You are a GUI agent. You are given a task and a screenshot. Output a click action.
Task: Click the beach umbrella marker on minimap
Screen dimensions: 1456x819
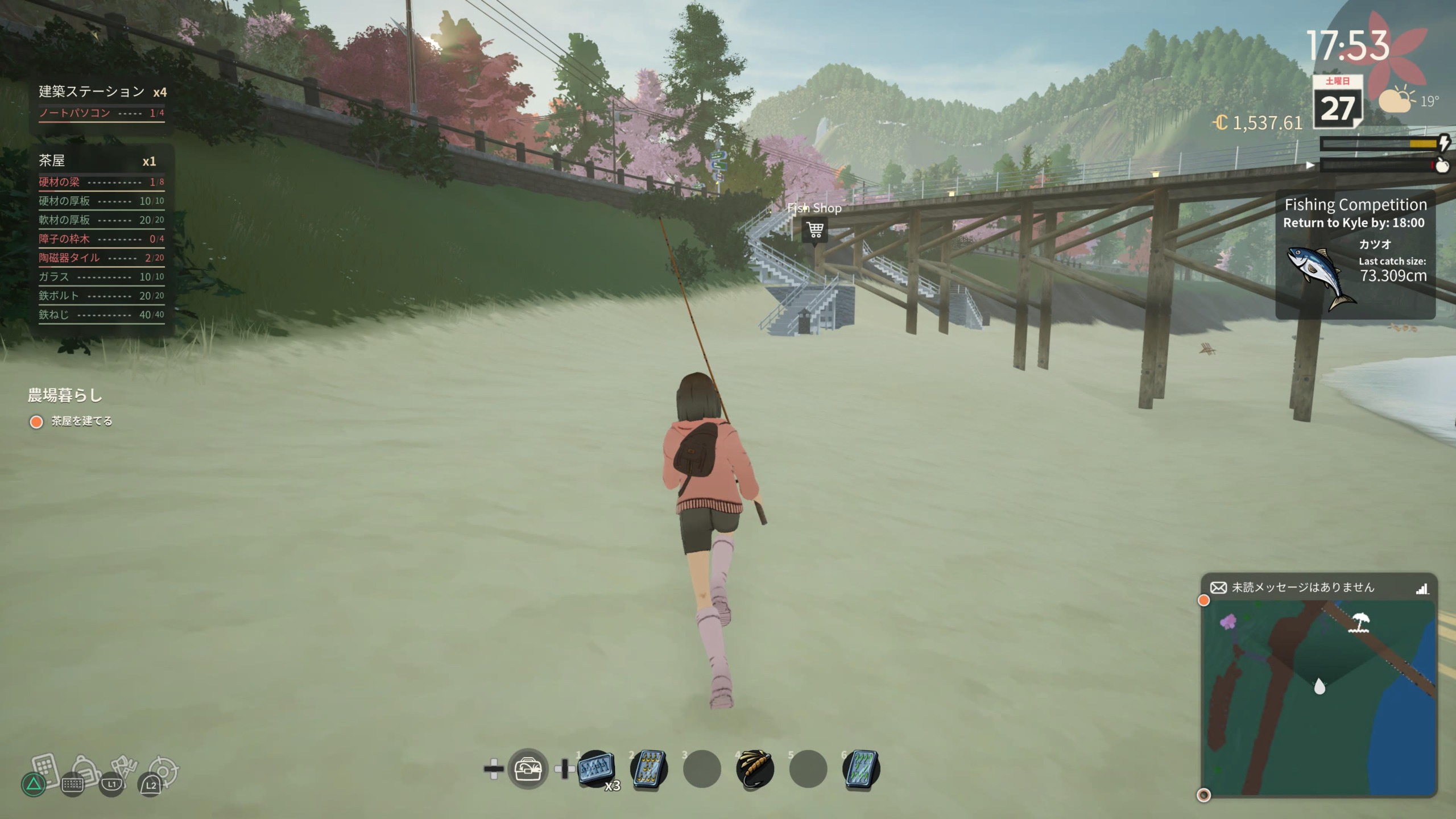coord(1360,622)
